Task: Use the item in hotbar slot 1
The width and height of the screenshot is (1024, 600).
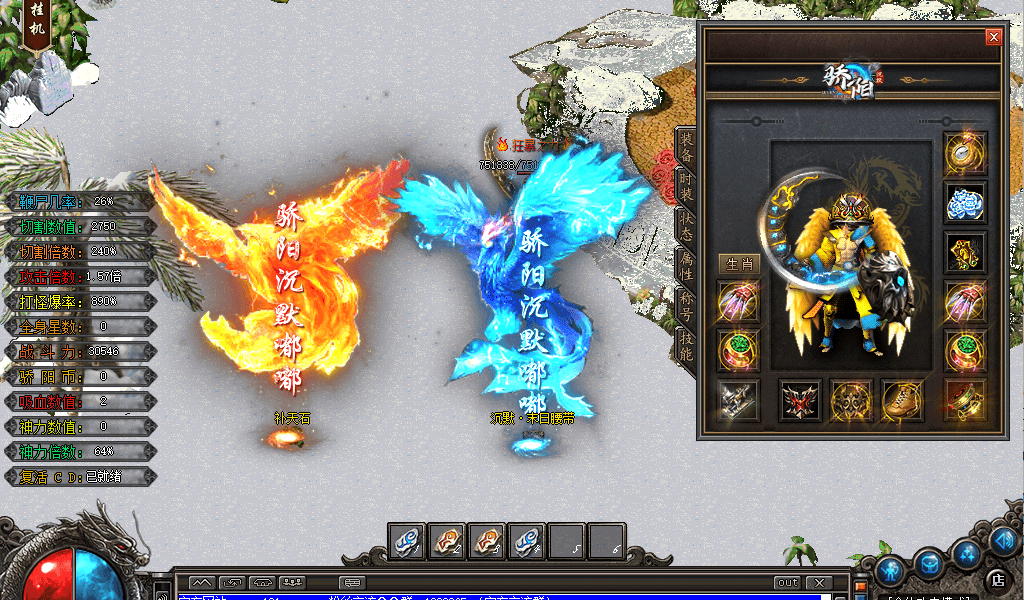Action: [x=406, y=542]
